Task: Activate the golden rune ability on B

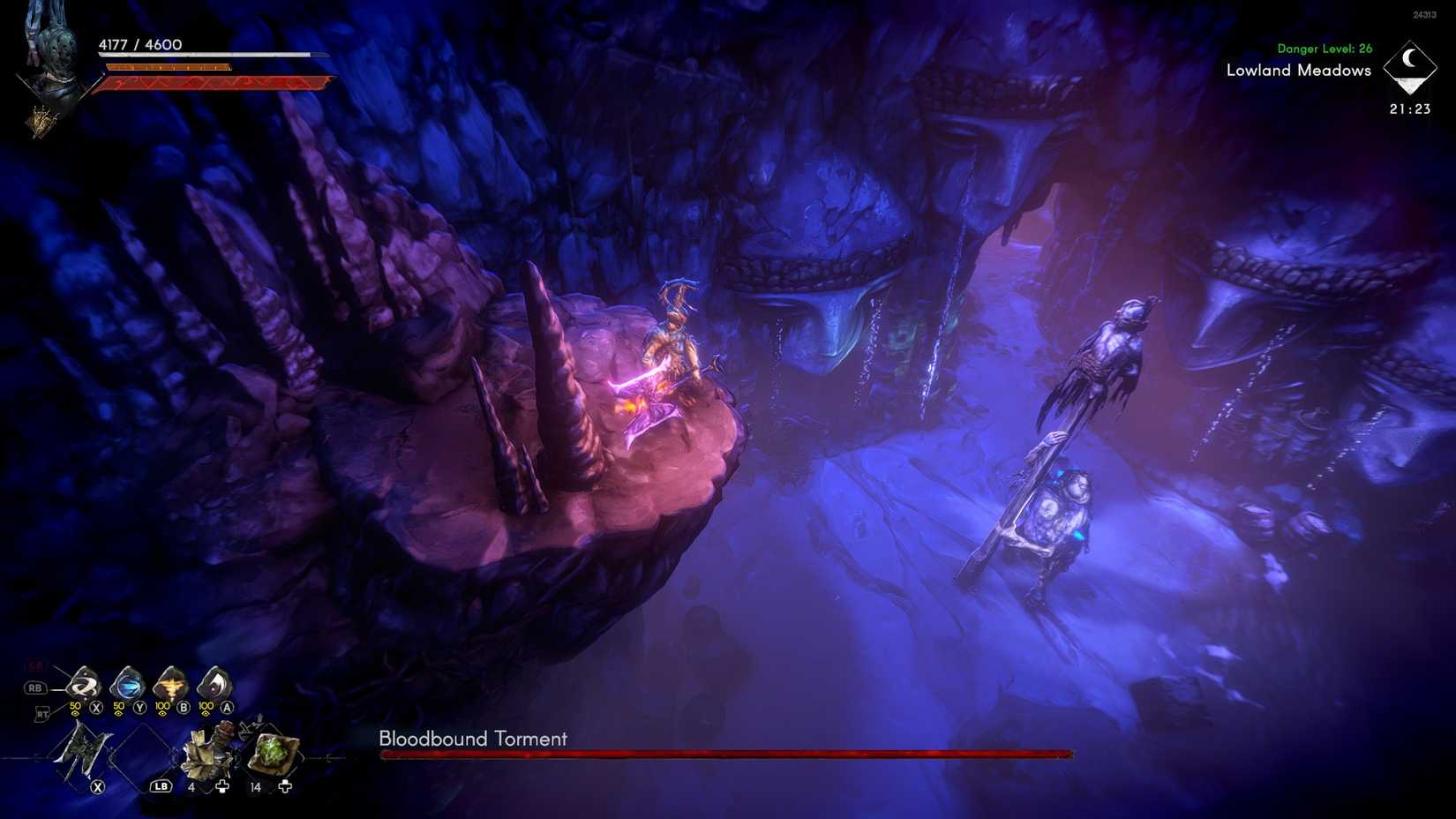Action: (x=169, y=685)
